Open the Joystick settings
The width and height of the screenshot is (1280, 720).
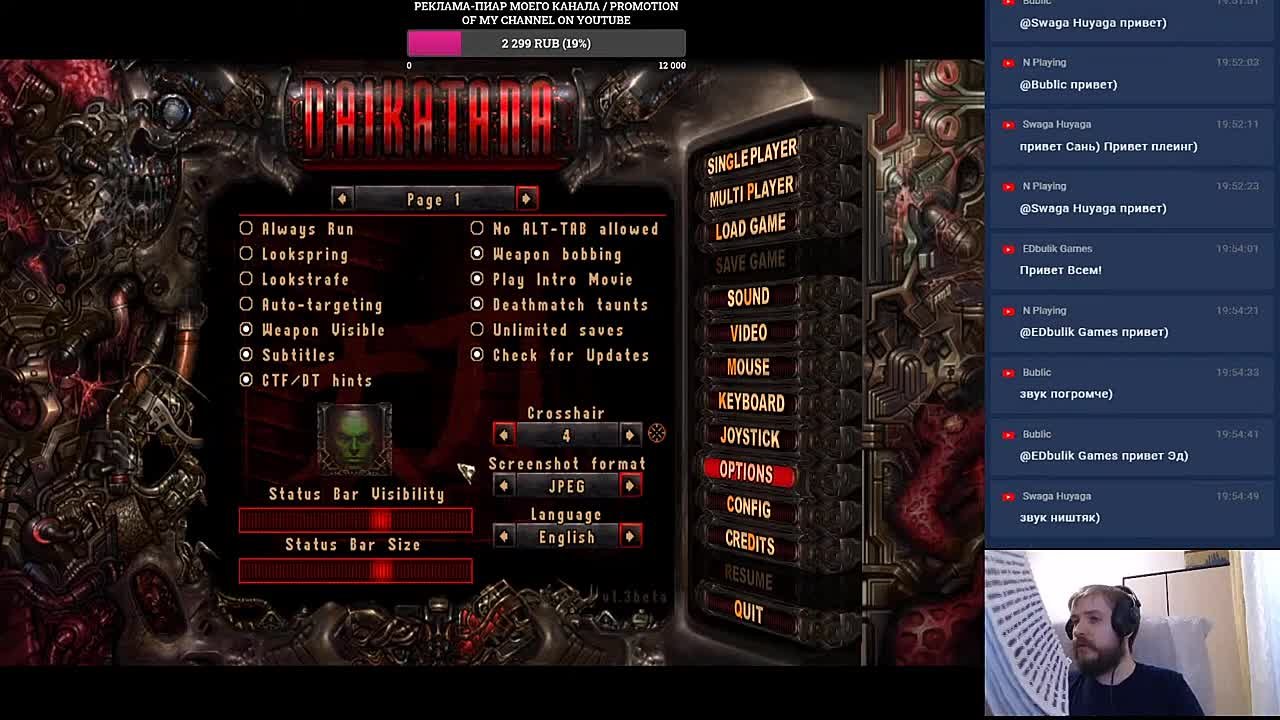tap(749, 437)
